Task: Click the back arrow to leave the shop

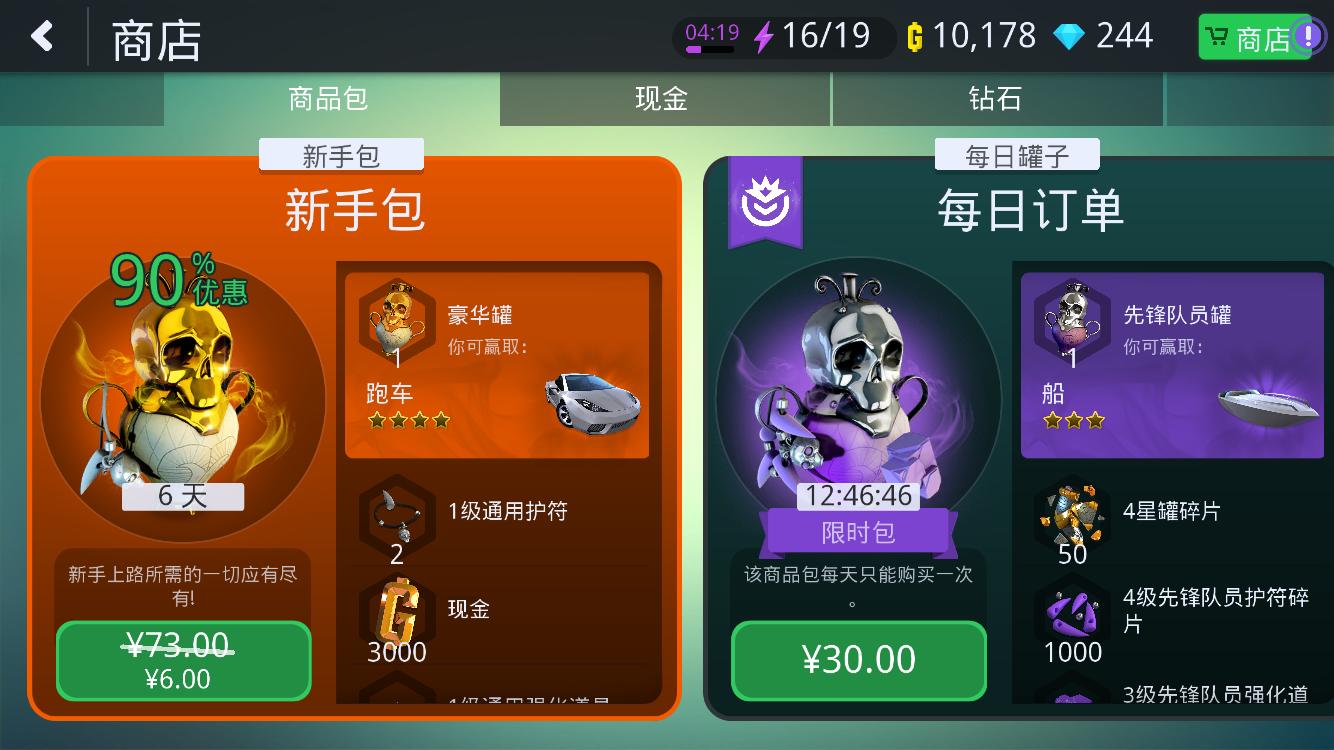Action: (42, 35)
